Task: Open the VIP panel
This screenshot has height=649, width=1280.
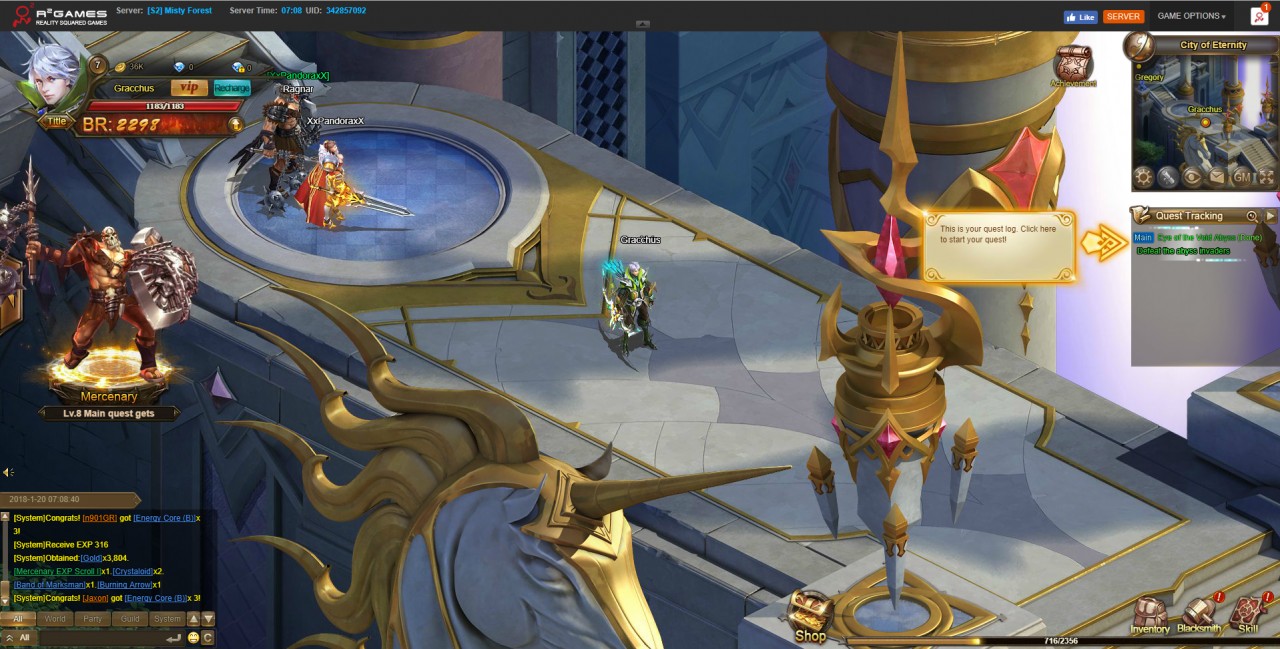Action: (189, 88)
